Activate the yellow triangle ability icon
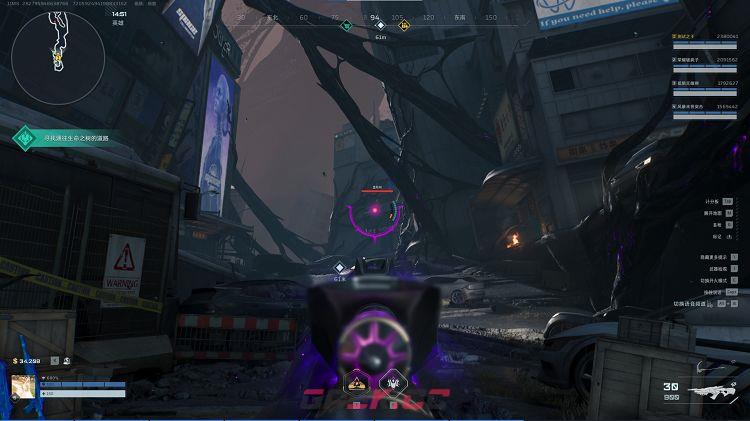Image resolution: width=750 pixels, height=421 pixels. (354, 383)
